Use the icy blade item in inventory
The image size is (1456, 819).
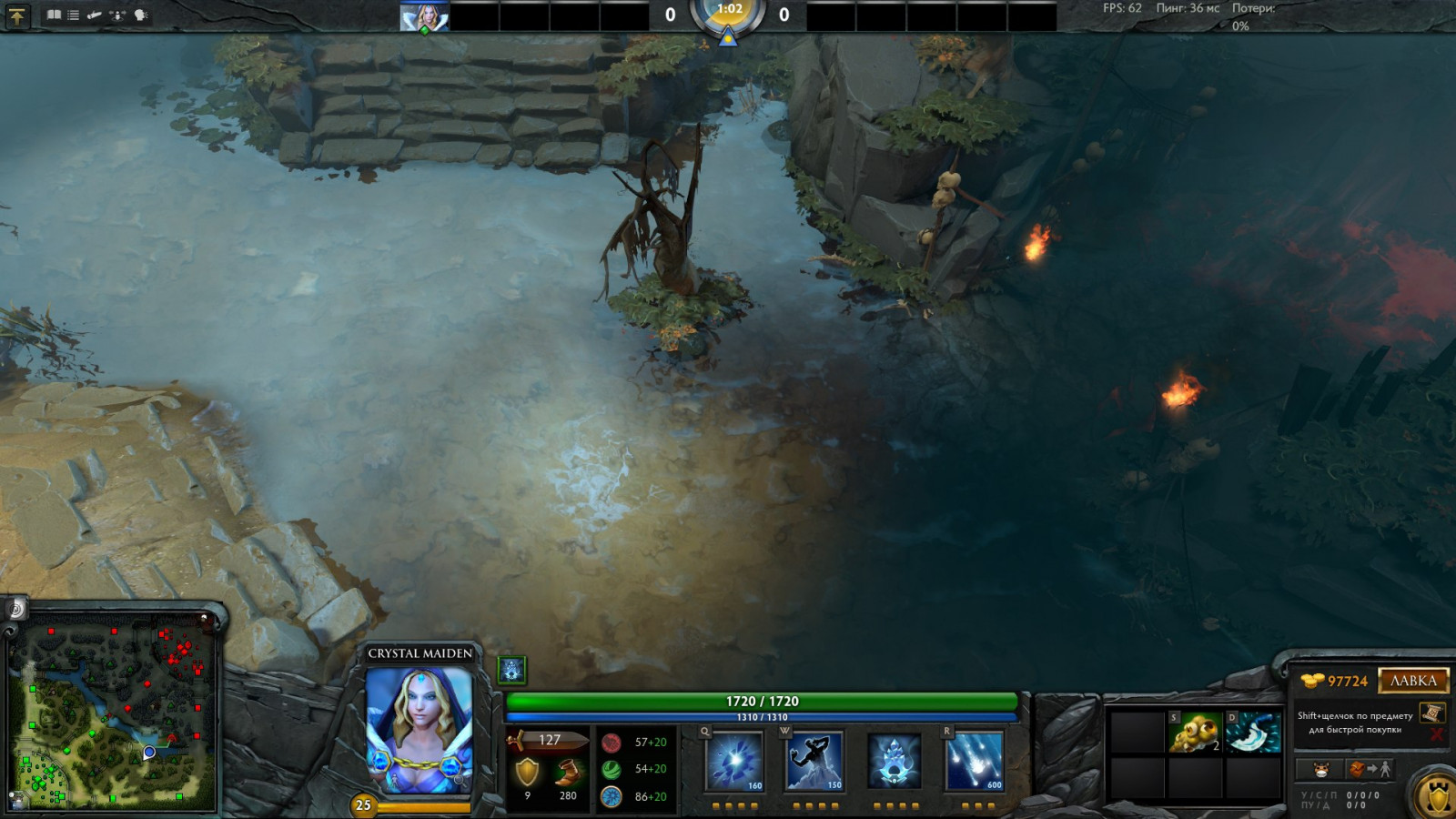(1253, 733)
